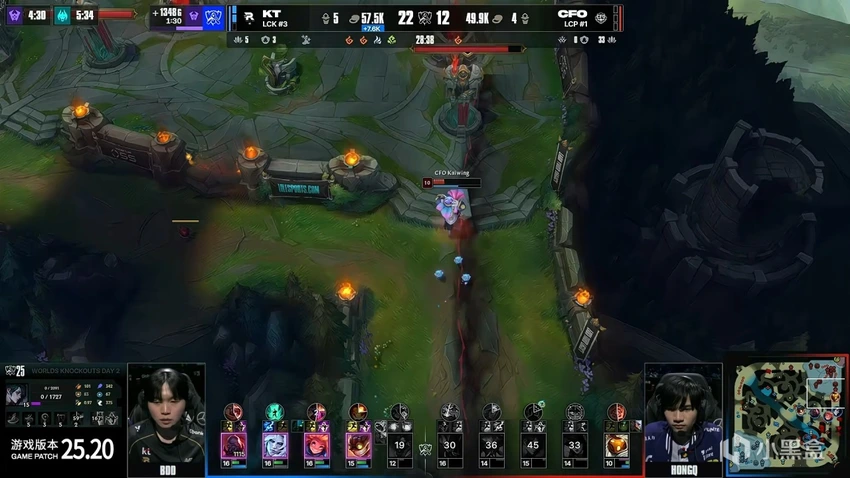Click the CFO team logo on scoreboard
850x478 pixels.
(601, 18)
